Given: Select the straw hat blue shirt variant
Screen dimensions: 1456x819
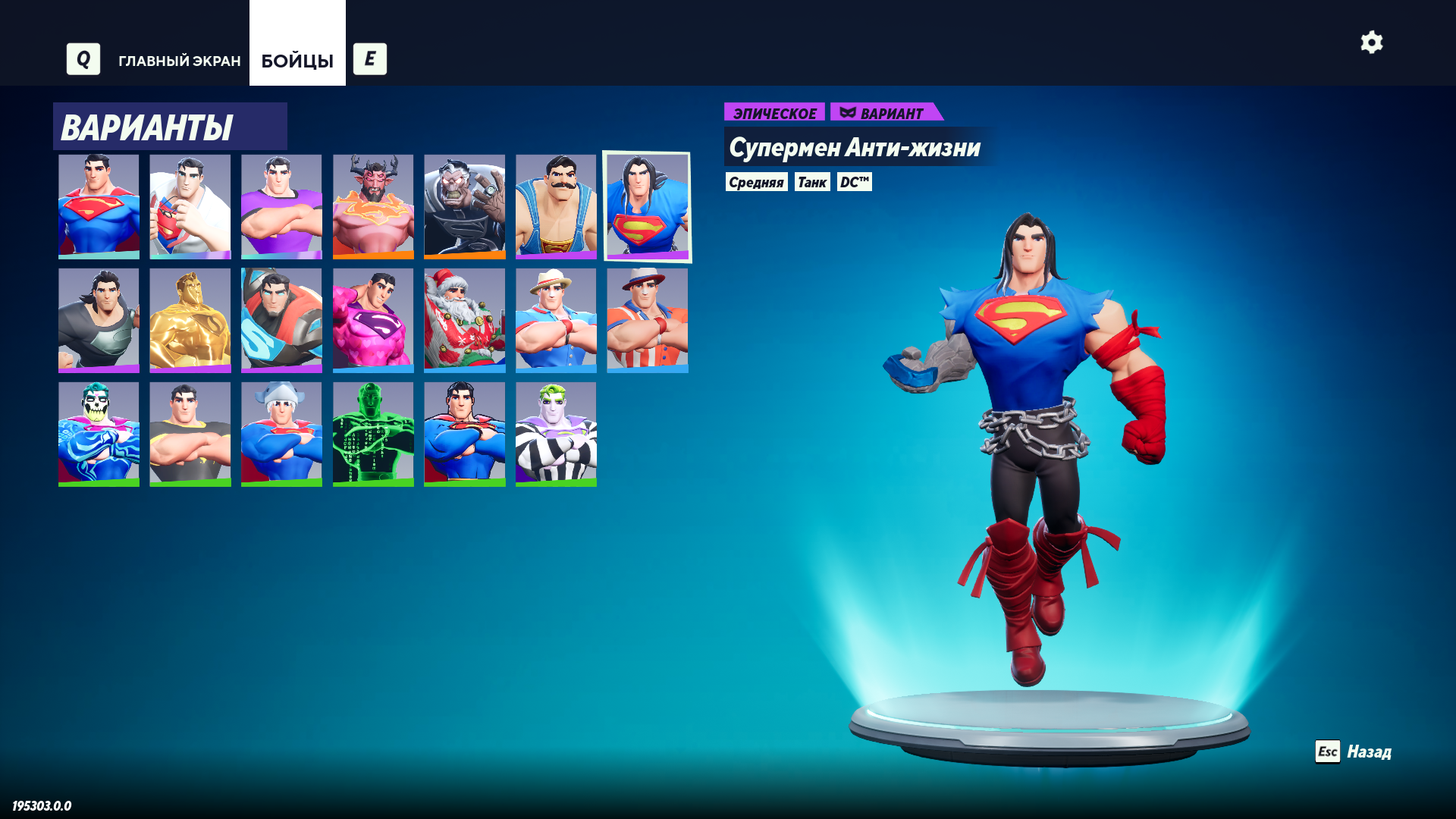Looking at the screenshot, I should pyautogui.click(x=556, y=320).
